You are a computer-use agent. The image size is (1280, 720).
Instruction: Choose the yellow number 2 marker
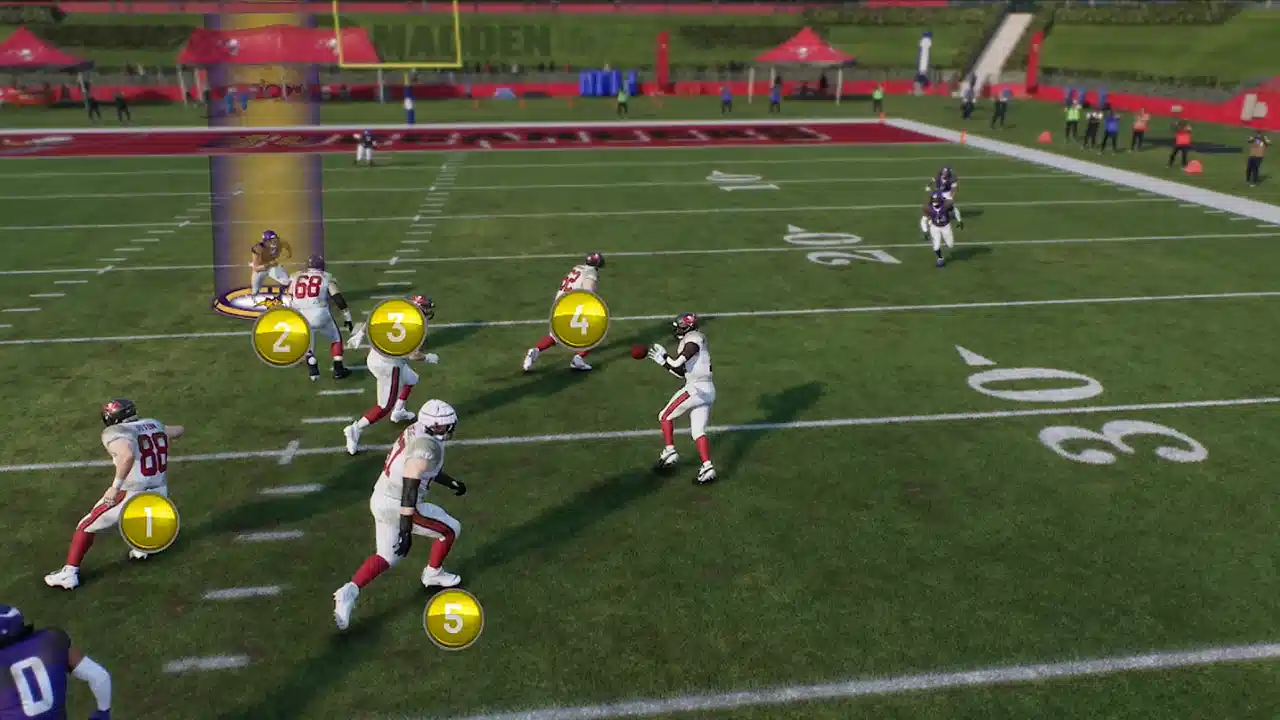281,337
